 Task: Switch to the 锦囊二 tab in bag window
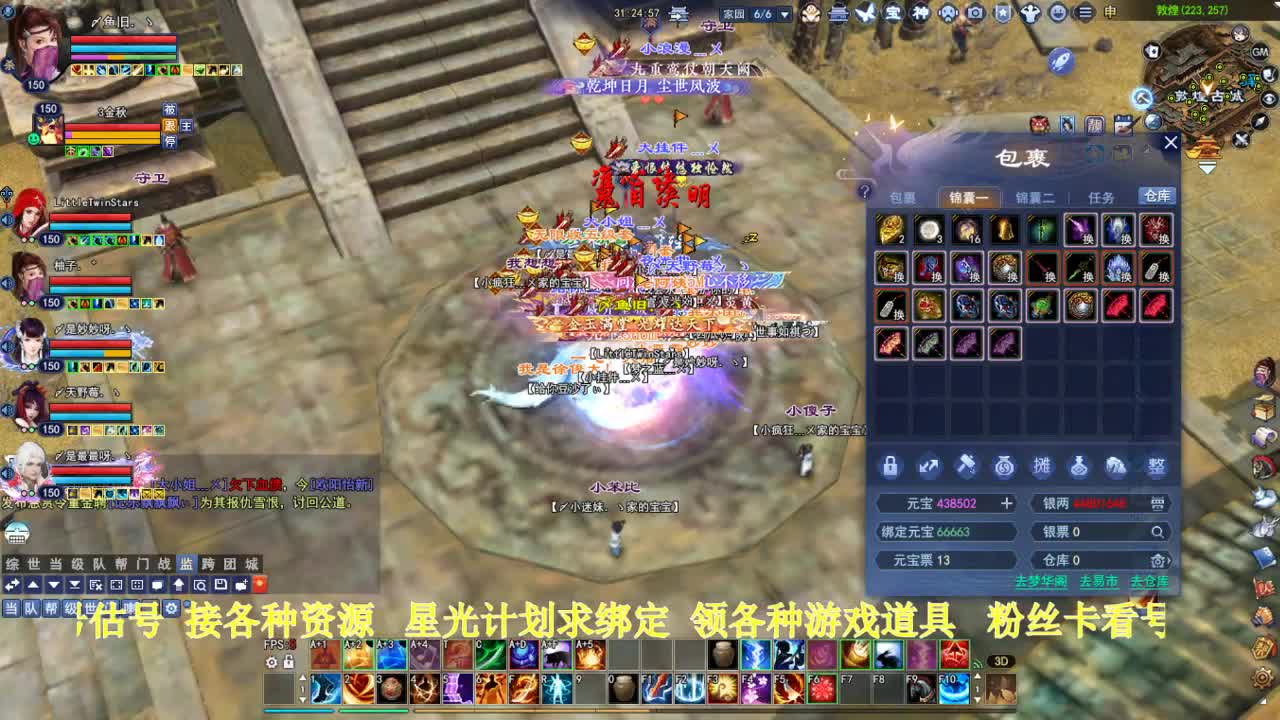coord(1033,197)
